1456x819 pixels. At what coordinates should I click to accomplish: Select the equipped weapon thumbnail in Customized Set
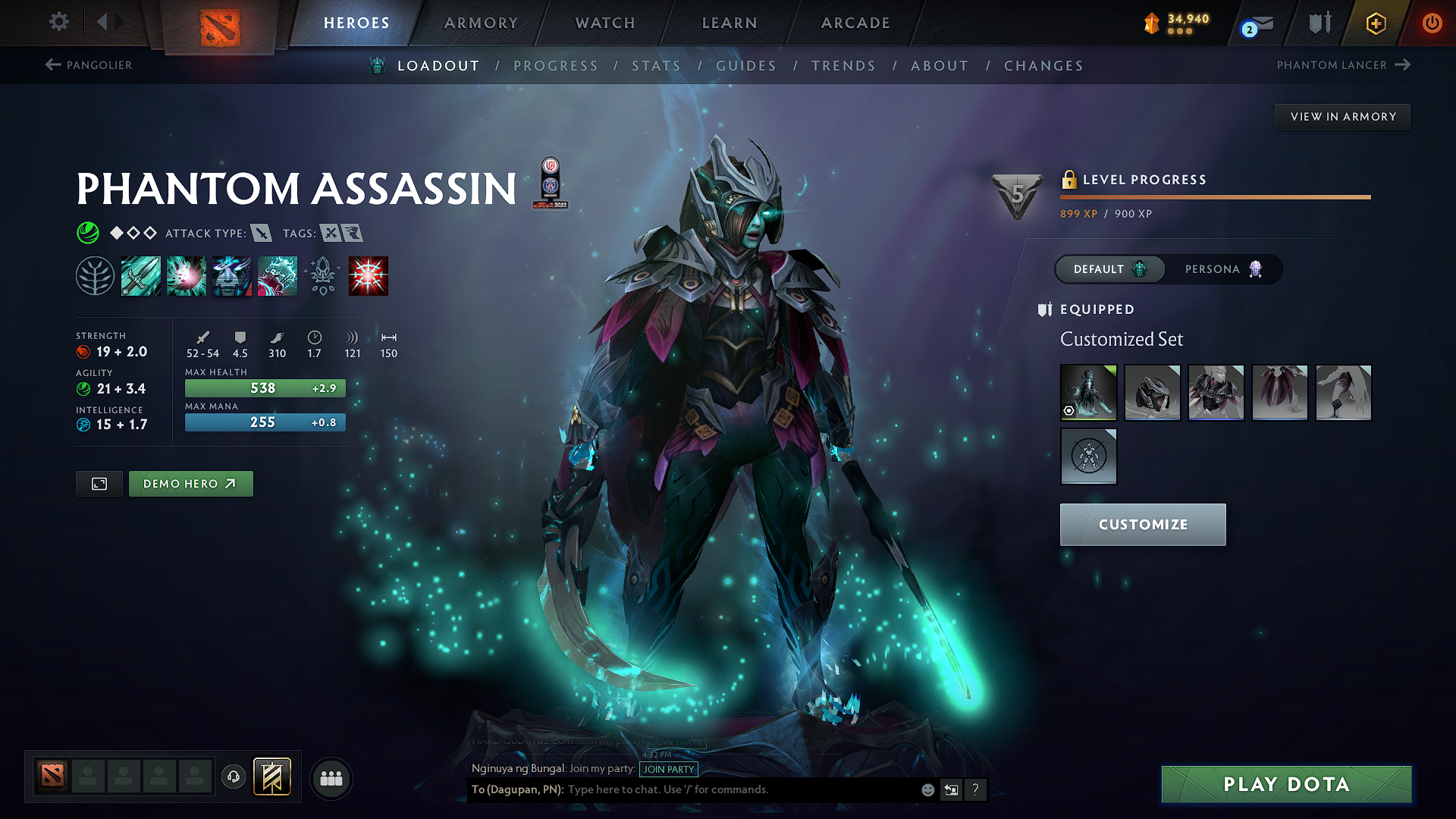(1088, 393)
